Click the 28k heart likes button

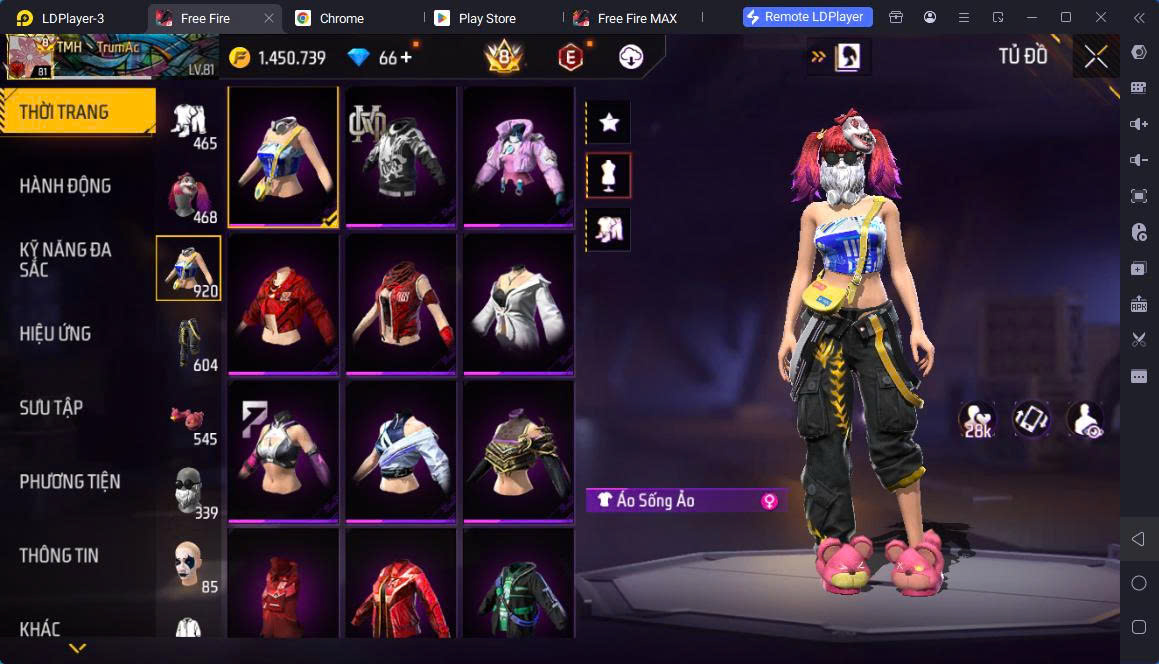coord(976,420)
